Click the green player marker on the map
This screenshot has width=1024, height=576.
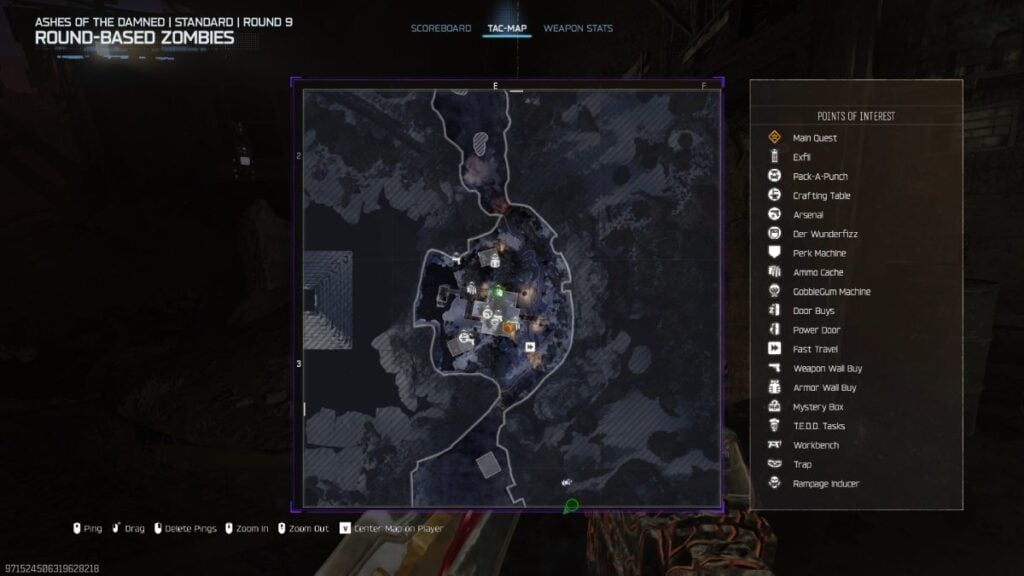497,292
